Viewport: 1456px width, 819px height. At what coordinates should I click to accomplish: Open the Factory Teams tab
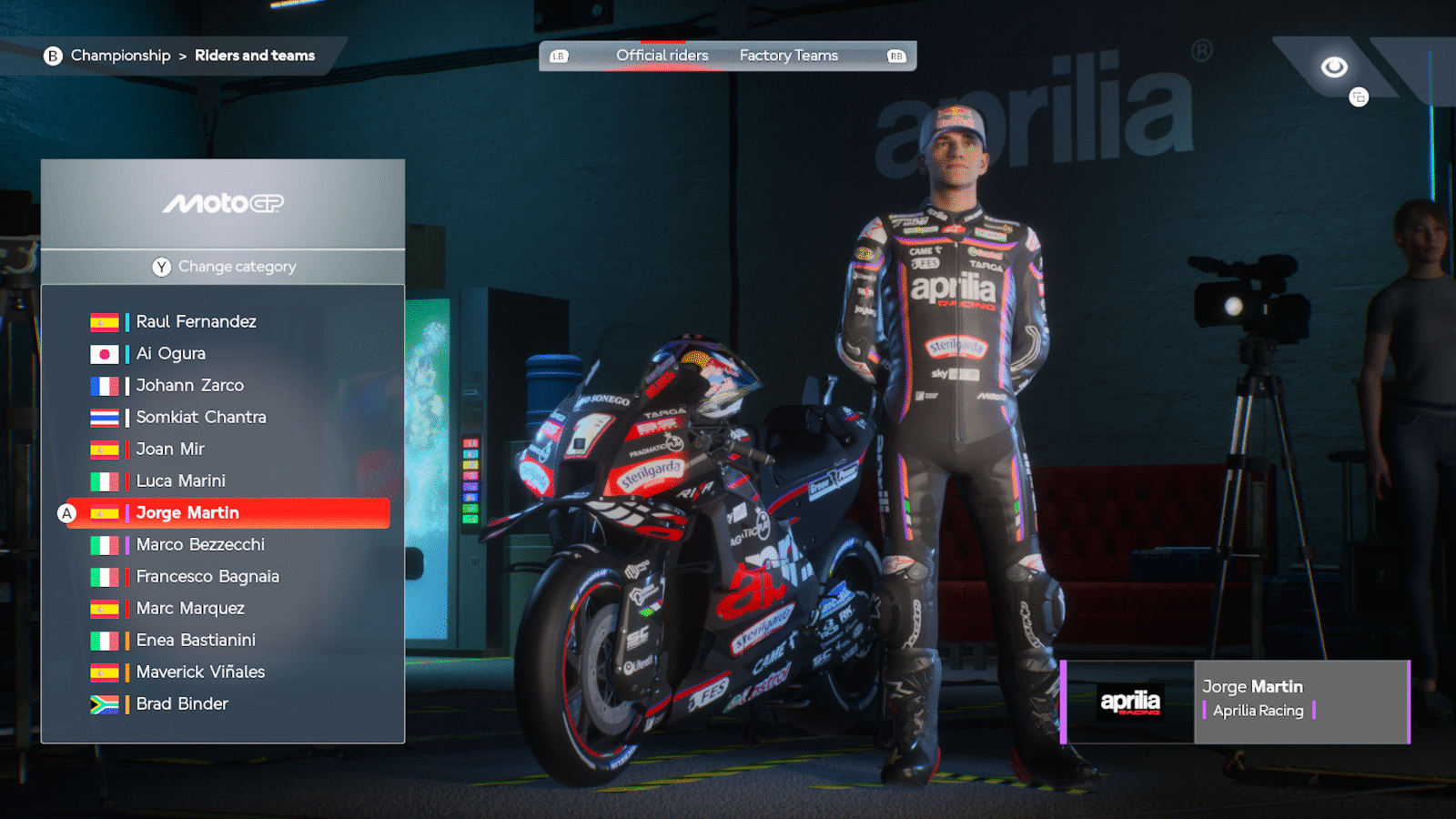[788, 56]
